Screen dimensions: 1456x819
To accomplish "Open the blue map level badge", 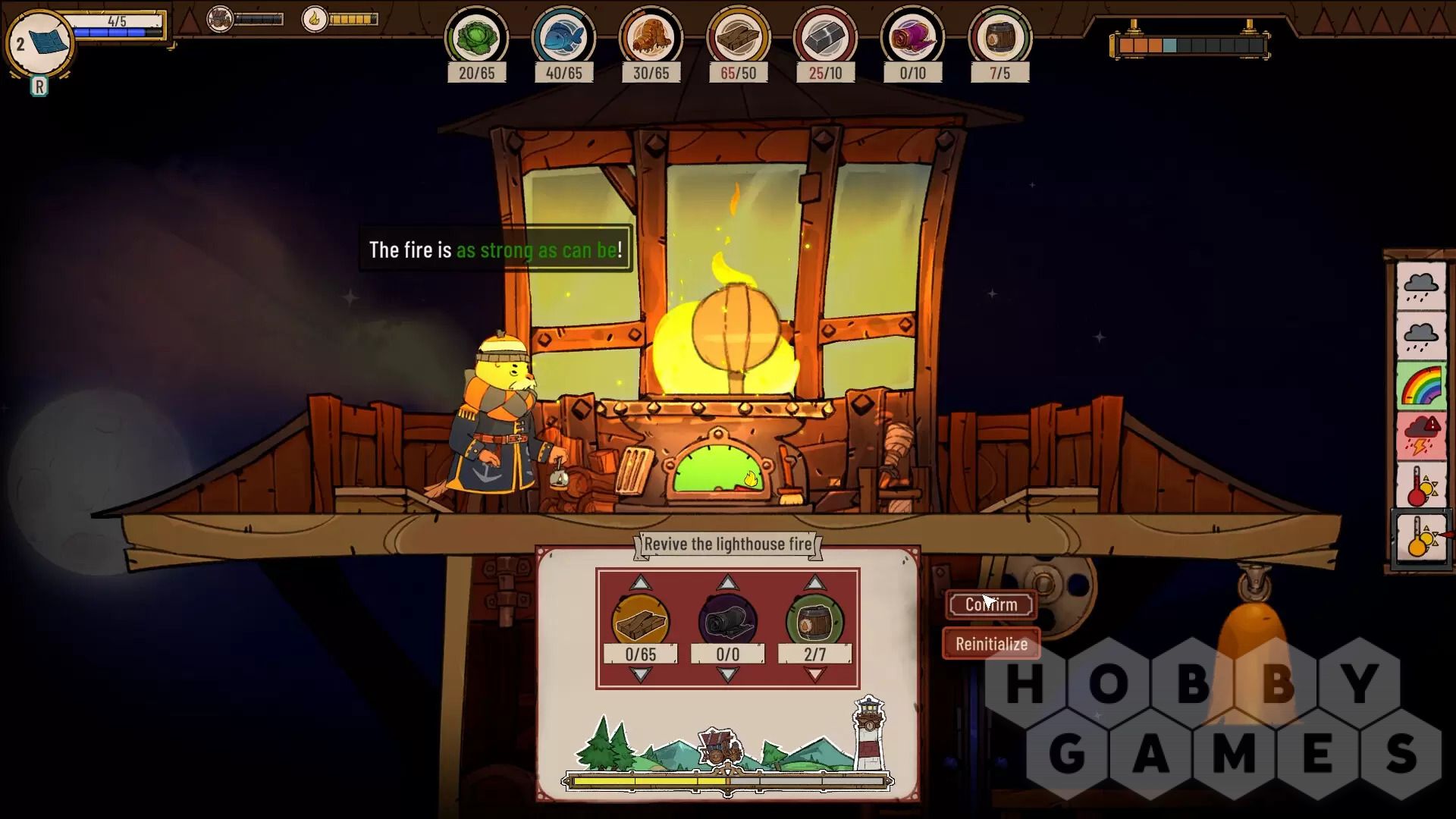I will point(39,43).
